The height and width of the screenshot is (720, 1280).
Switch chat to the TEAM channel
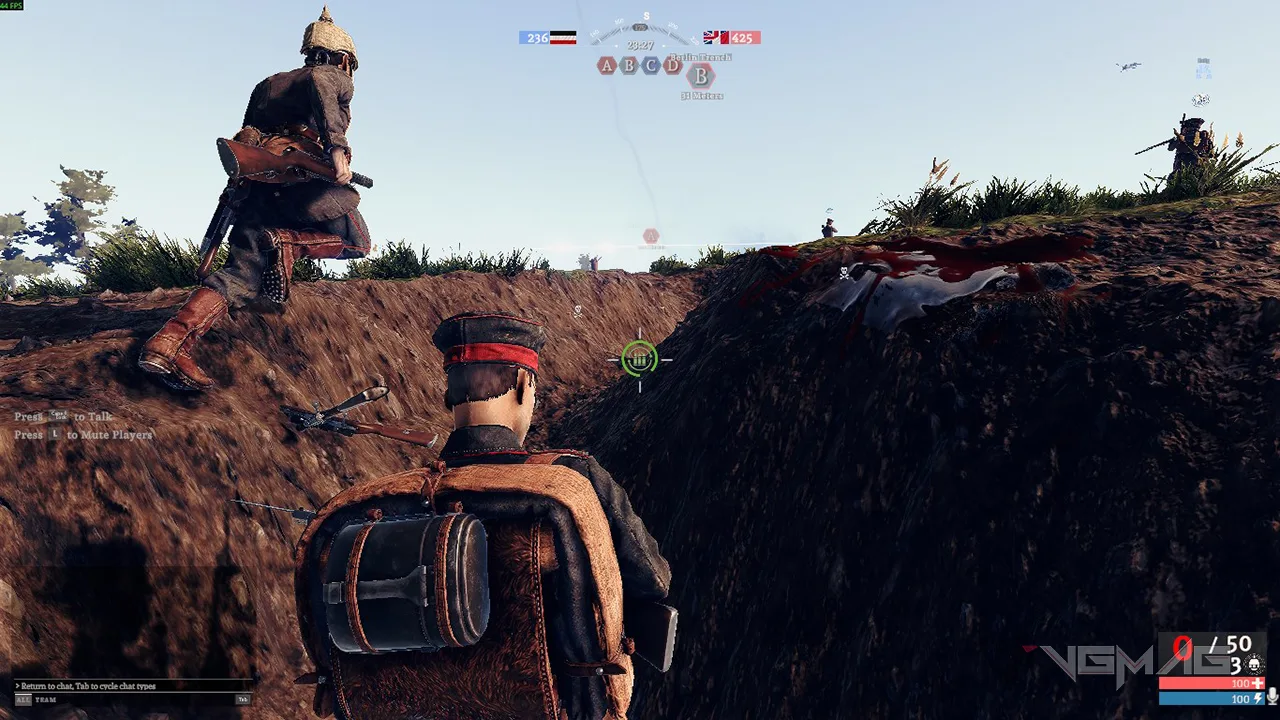click(46, 700)
